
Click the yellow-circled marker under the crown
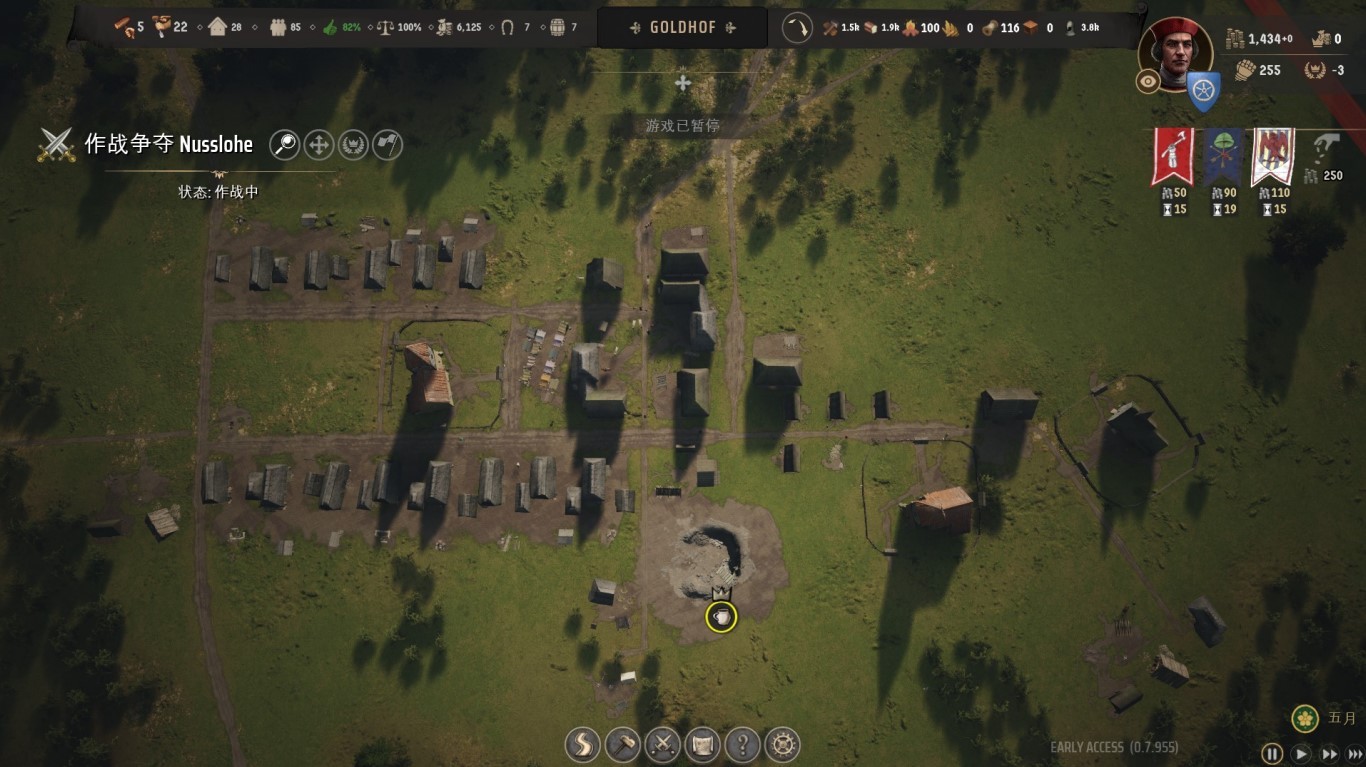coord(721,617)
